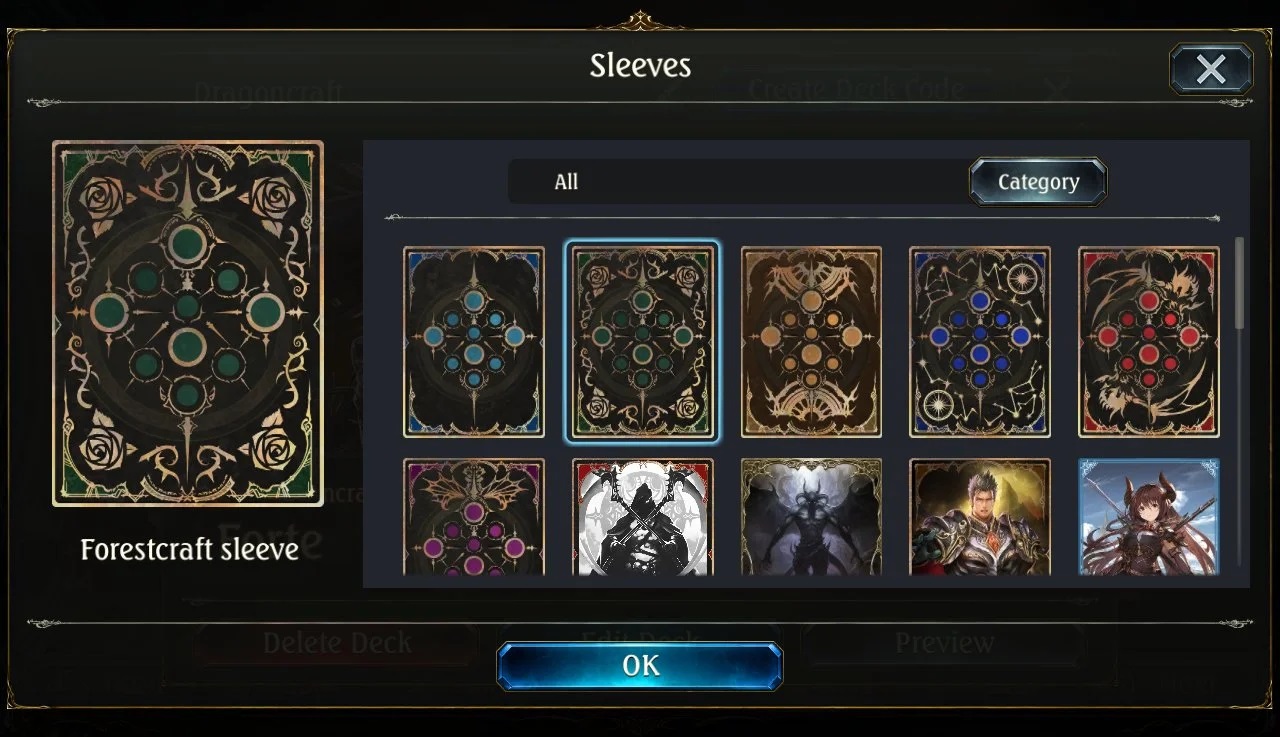
Task: Select the teal-gem sleeve with blue corners
Action: tap(474, 342)
